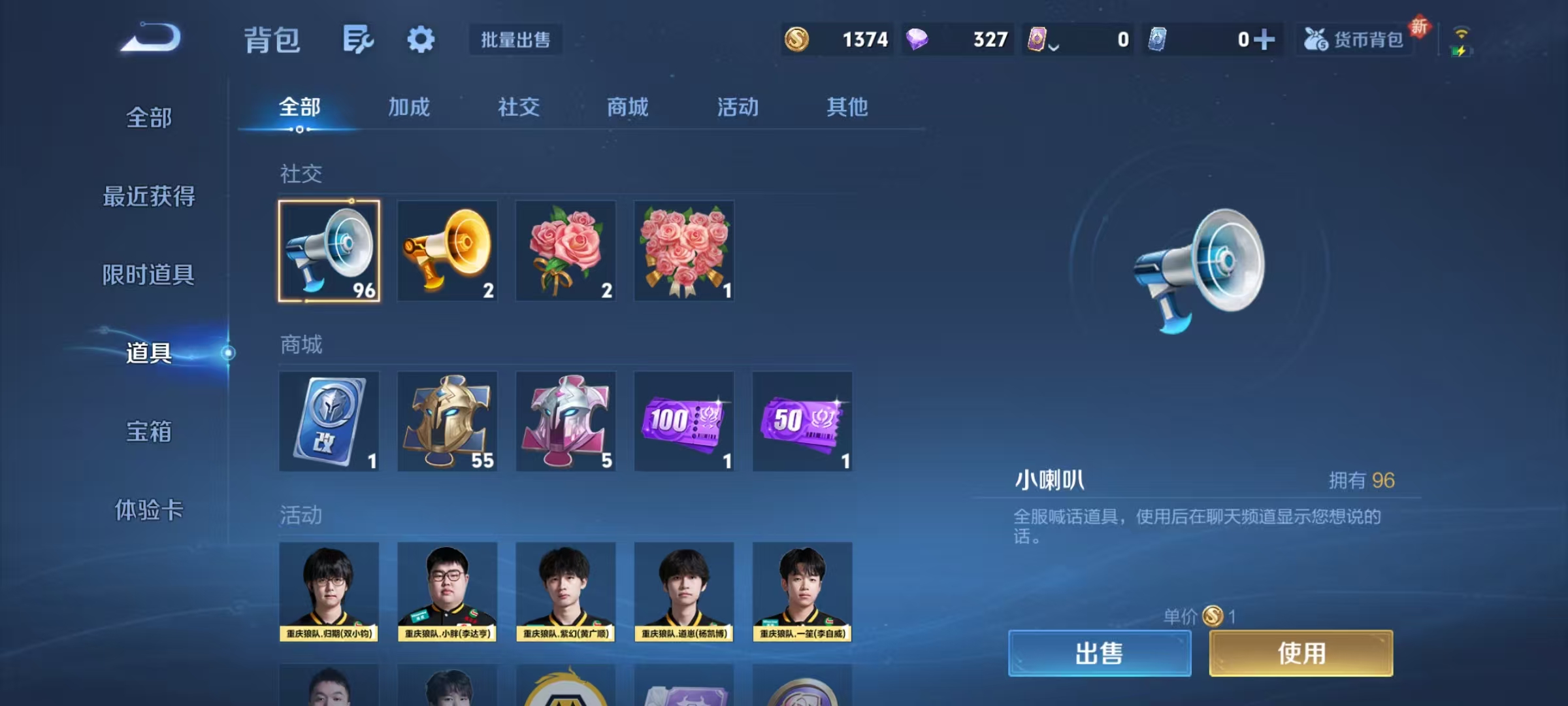
Task: Click the 出售 sell button
Action: tap(1100, 653)
